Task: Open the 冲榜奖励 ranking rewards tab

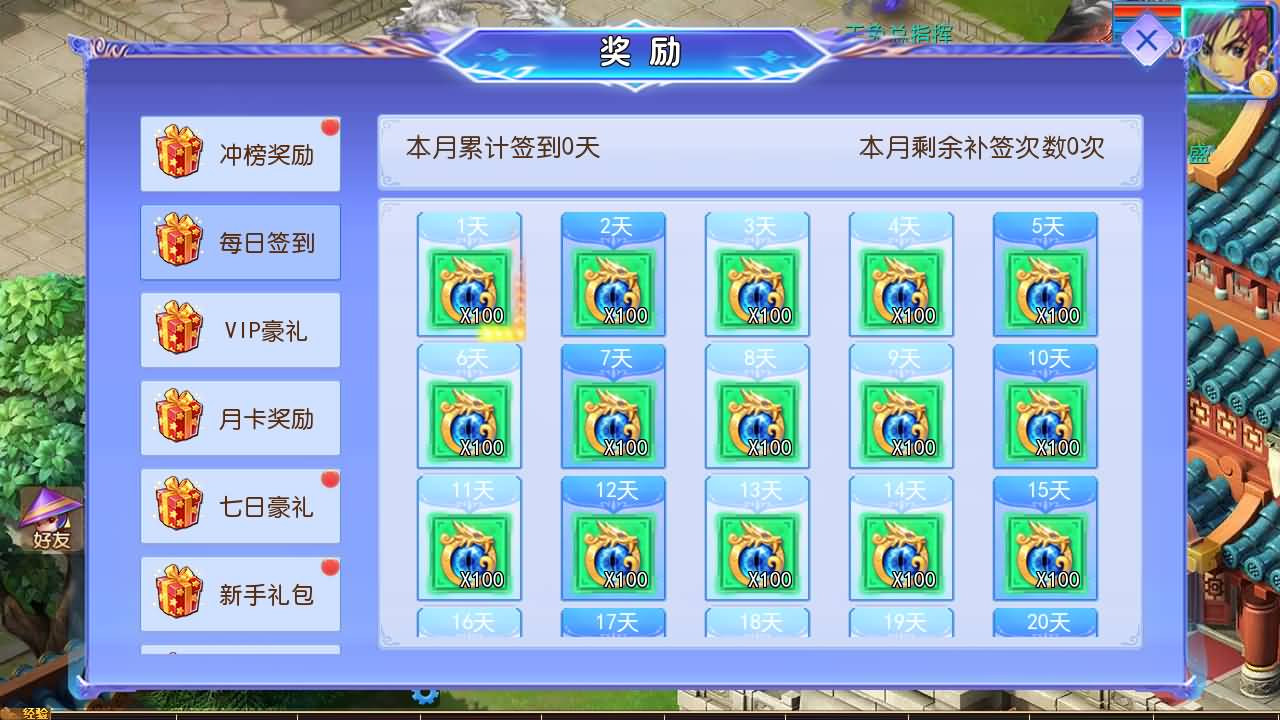Action: click(240, 152)
